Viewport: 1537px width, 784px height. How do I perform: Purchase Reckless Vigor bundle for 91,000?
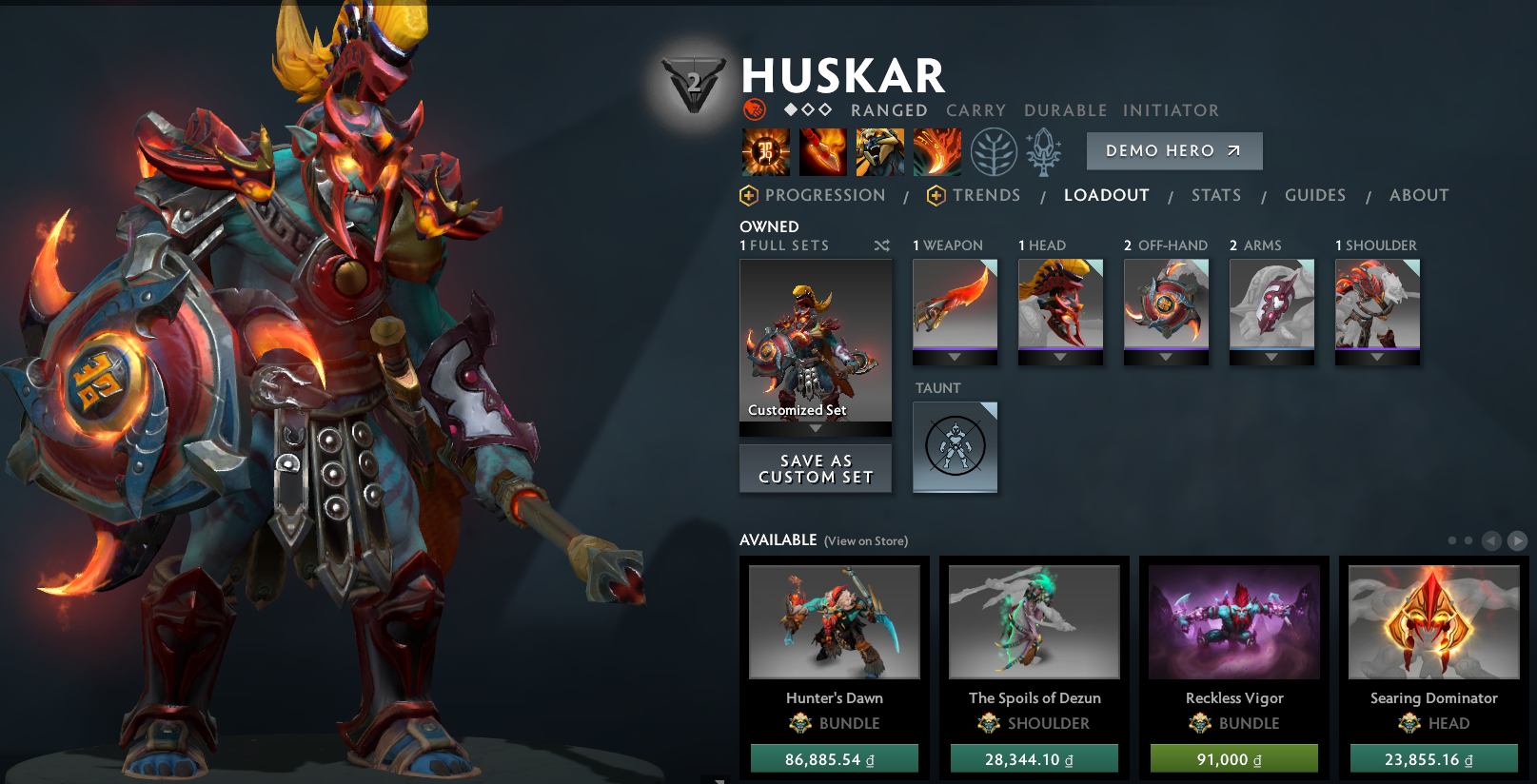(1233, 759)
